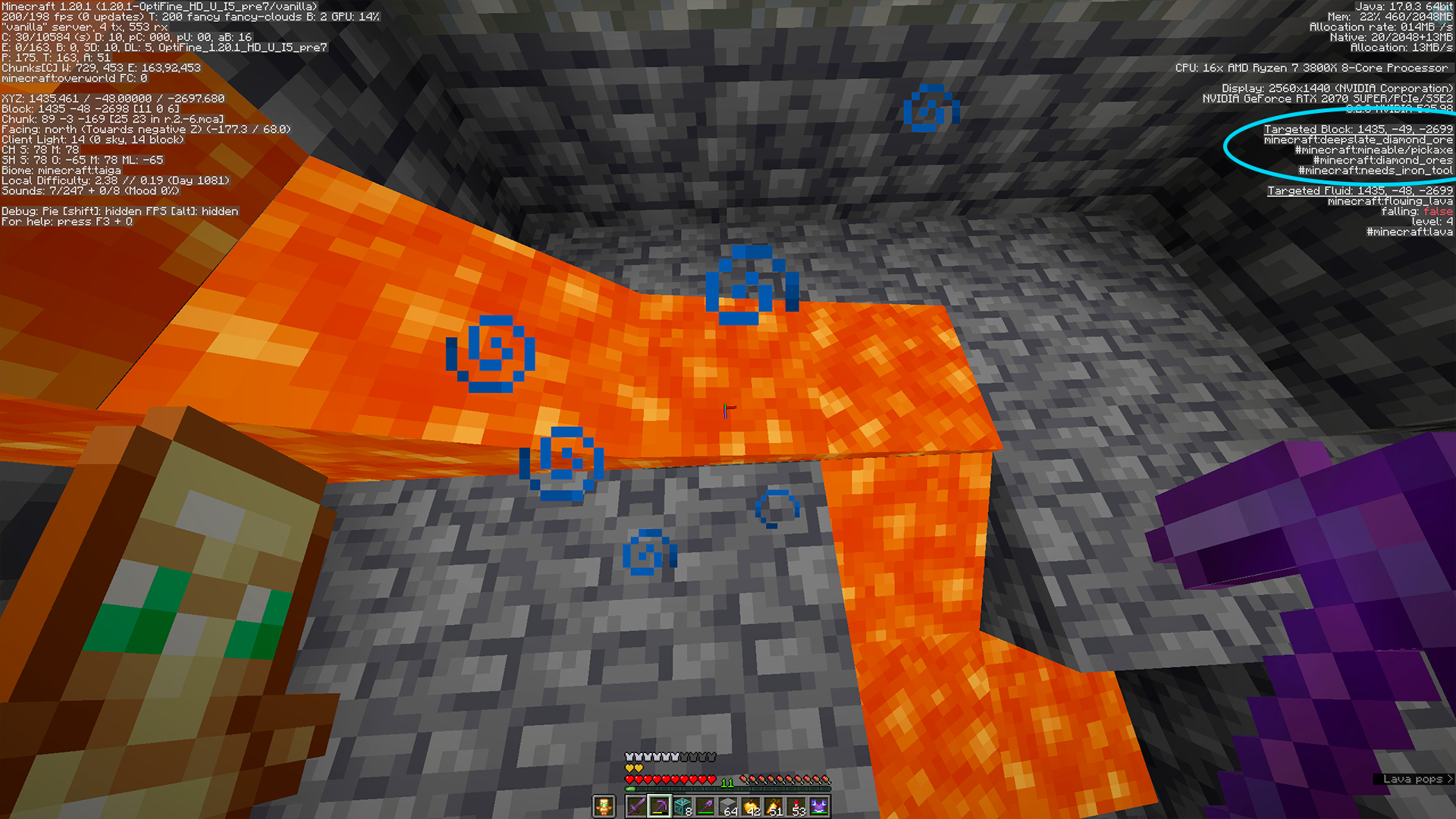Select the netherite pickaxe hotbar slot
This screenshot has height=819, width=1456.
click(659, 805)
